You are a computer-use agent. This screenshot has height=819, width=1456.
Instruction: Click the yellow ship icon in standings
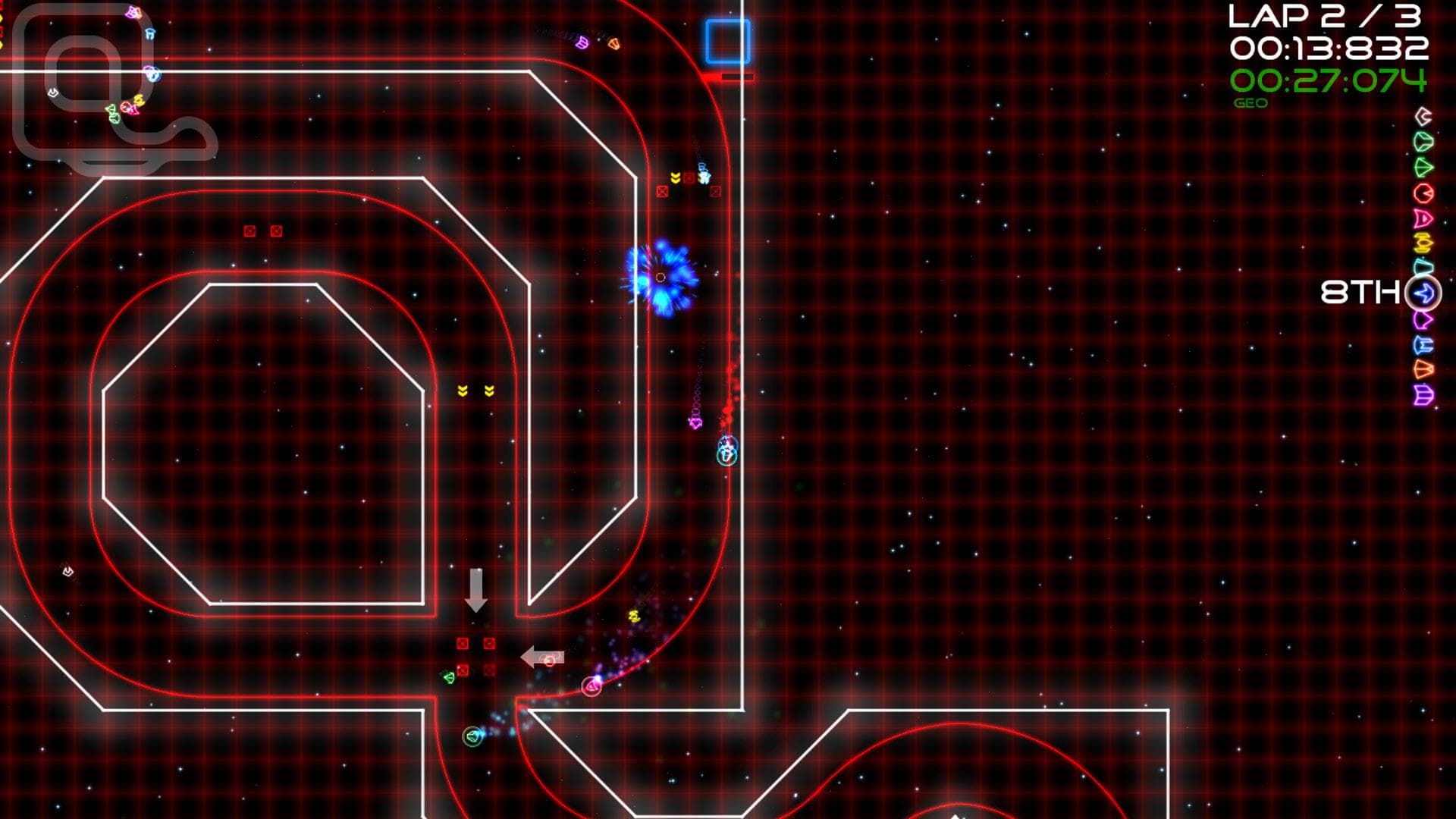coord(1422,242)
